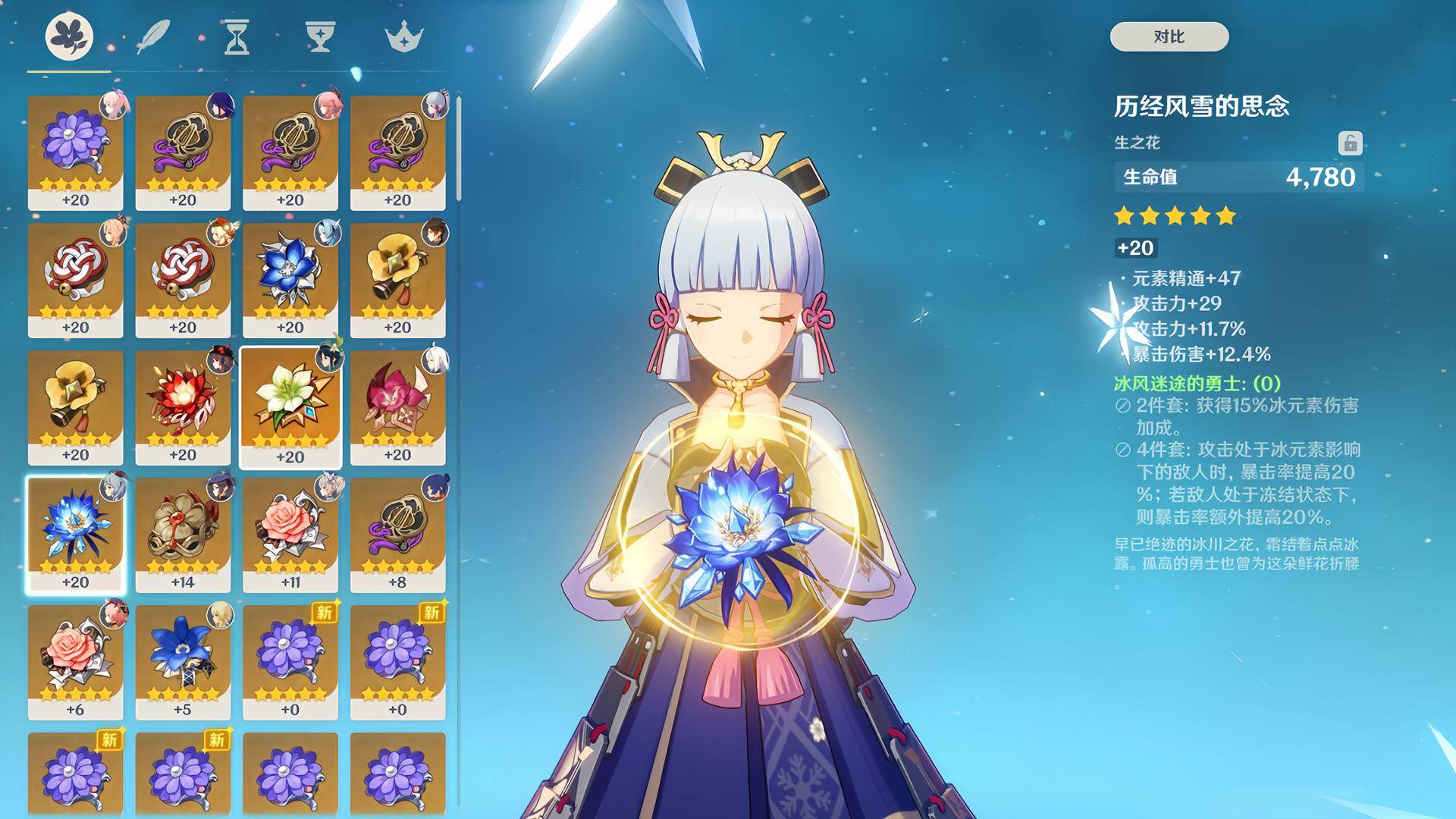Select the goblet artifact tab
This screenshot has height=819, width=1456.
tap(320, 36)
